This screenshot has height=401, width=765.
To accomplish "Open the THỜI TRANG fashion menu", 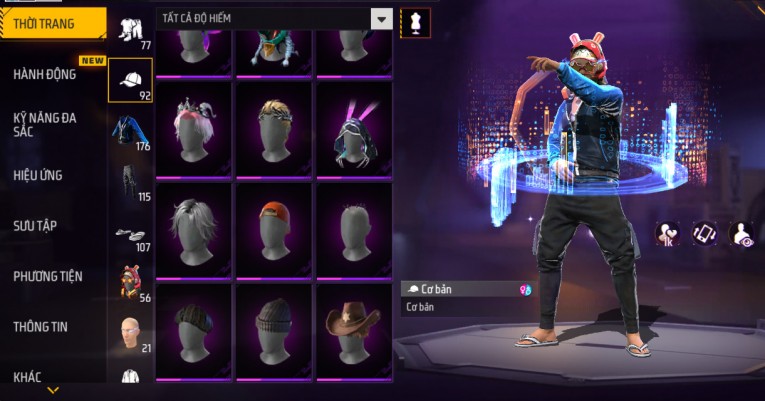I will 50,23.
